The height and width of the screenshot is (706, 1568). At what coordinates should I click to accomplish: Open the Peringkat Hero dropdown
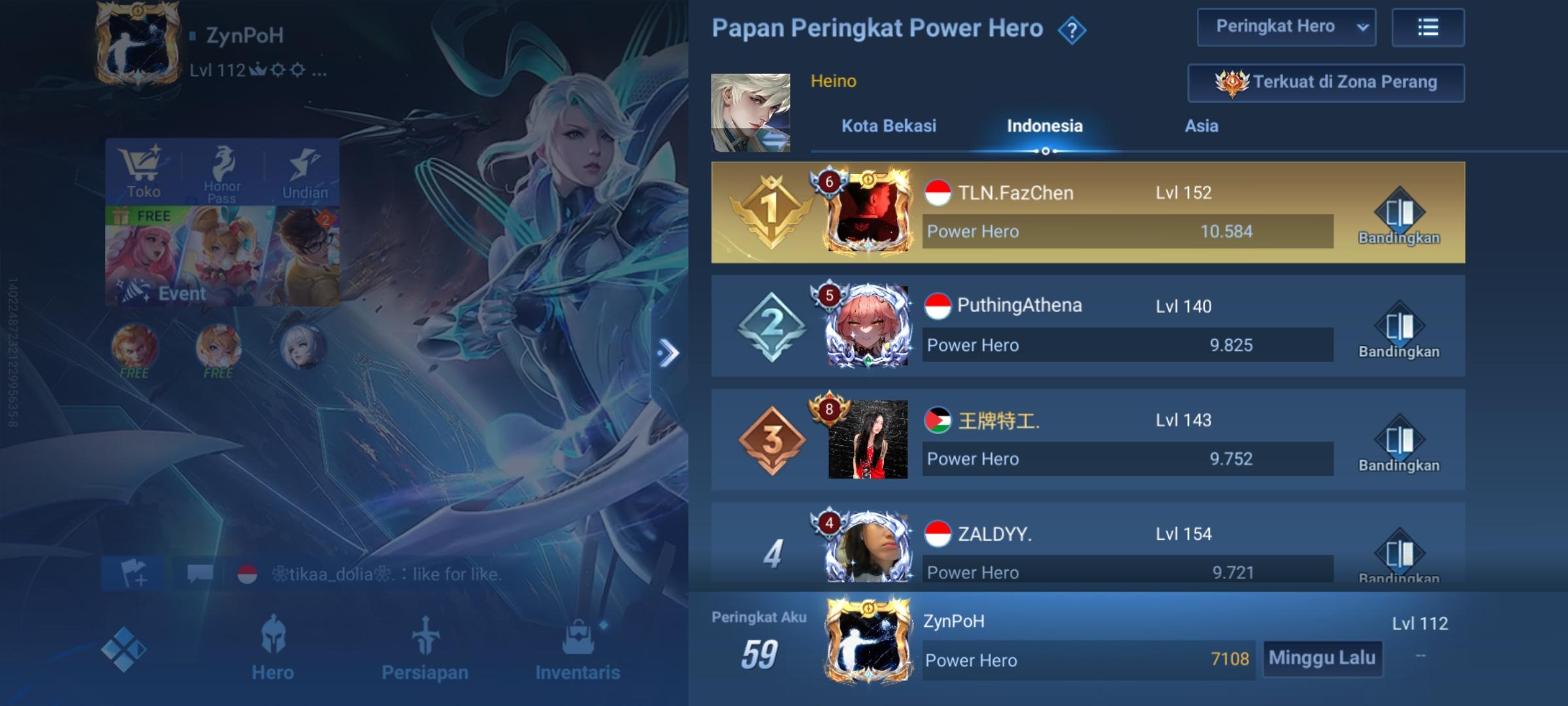coord(1286,27)
